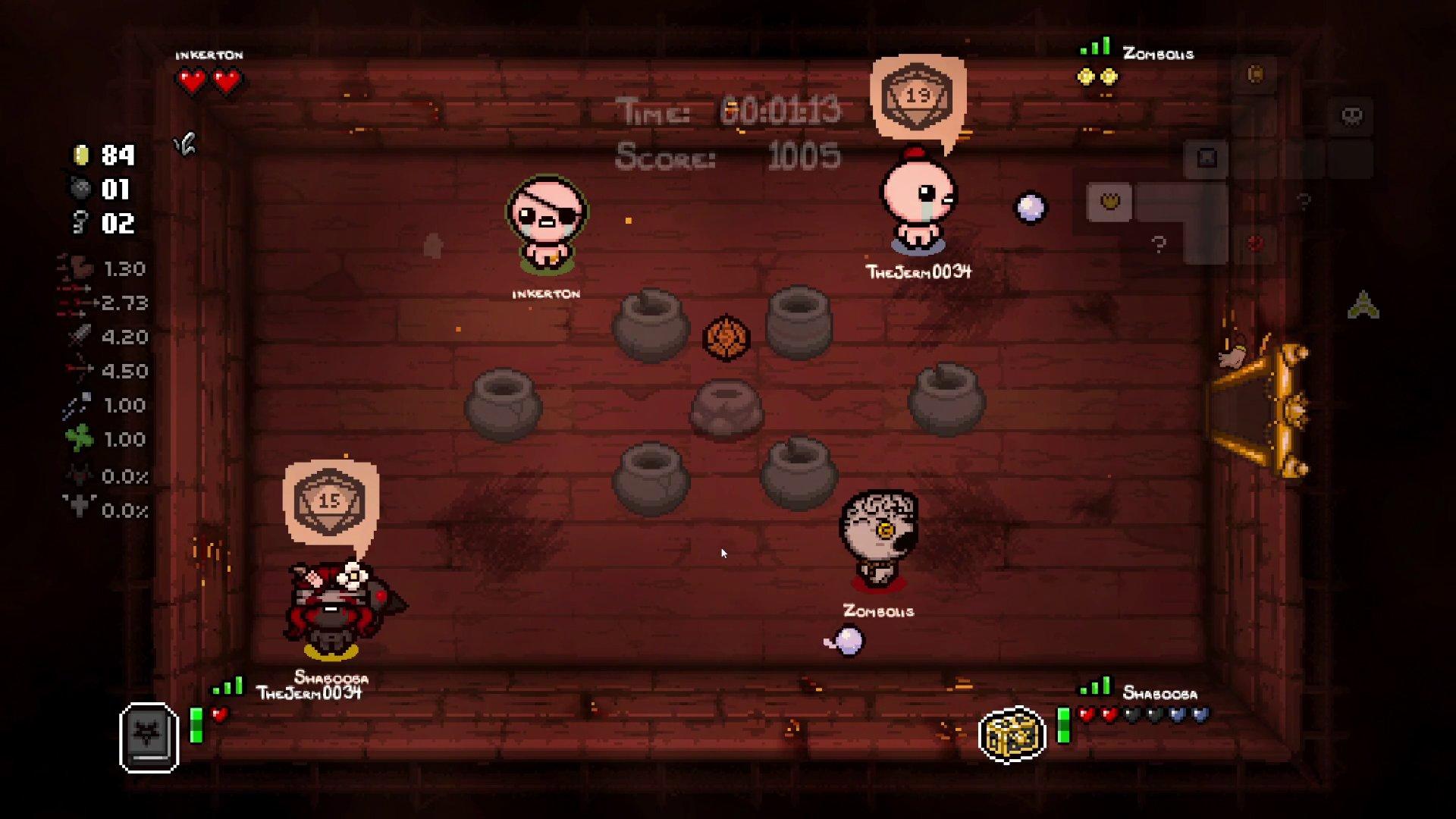Viewport: 1456px width, 819px height.
Task: Click TheJerm0034's name label above the character
Action: pos(918,271)
